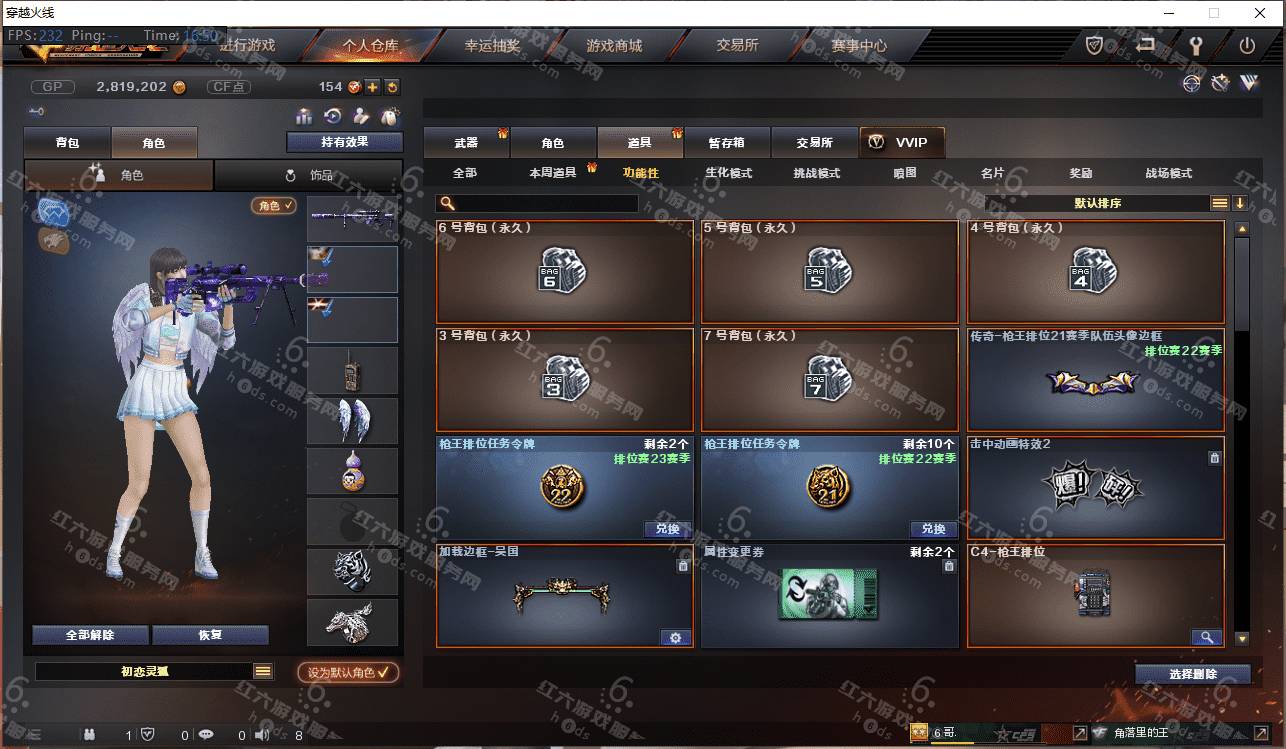Select the VVIP tab
The height and width of the screenshot is (749, 1286).
[x=901, y=143]
